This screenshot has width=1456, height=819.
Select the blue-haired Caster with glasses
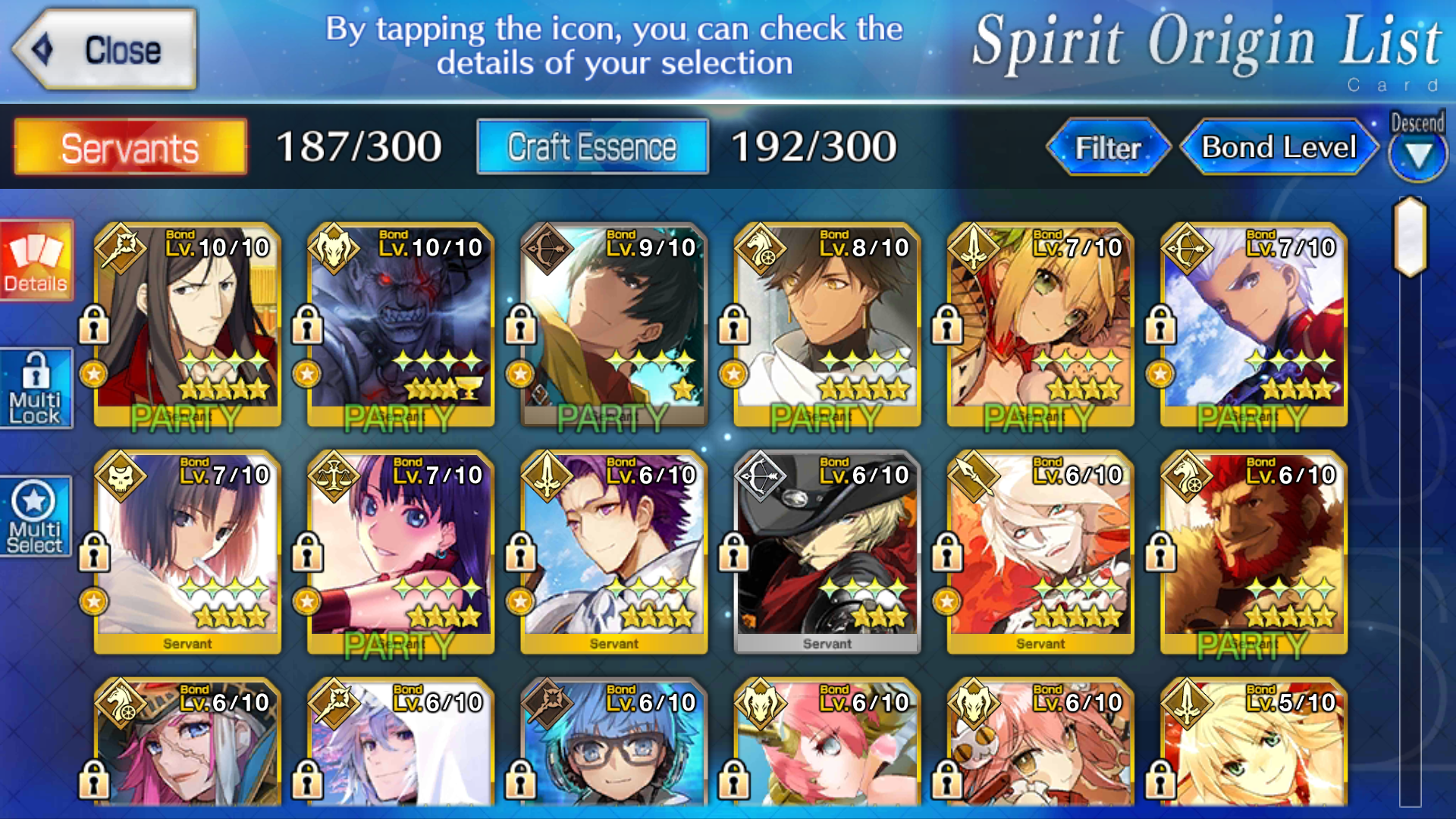[613, 747]
